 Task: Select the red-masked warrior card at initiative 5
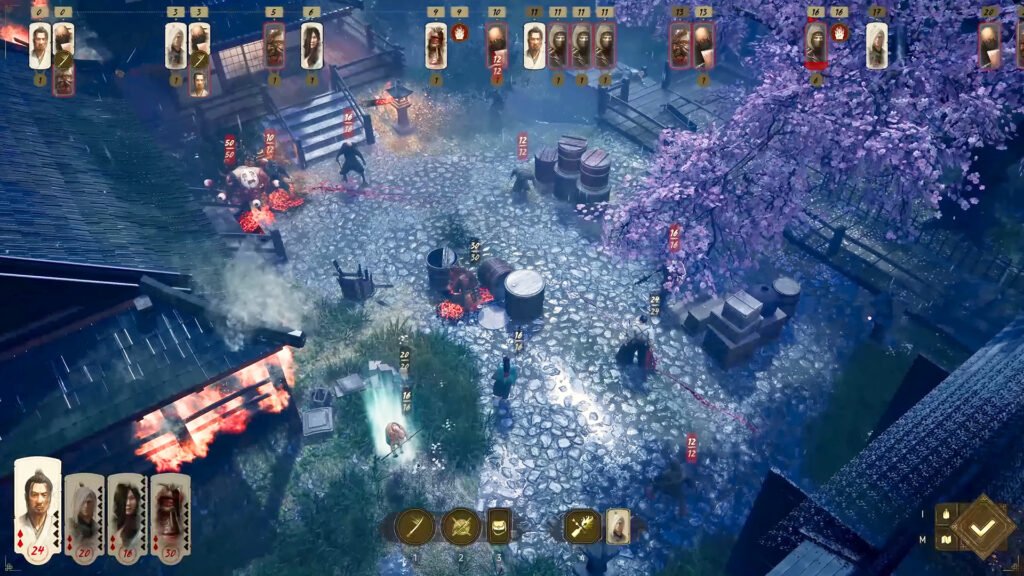coord(274,46)
